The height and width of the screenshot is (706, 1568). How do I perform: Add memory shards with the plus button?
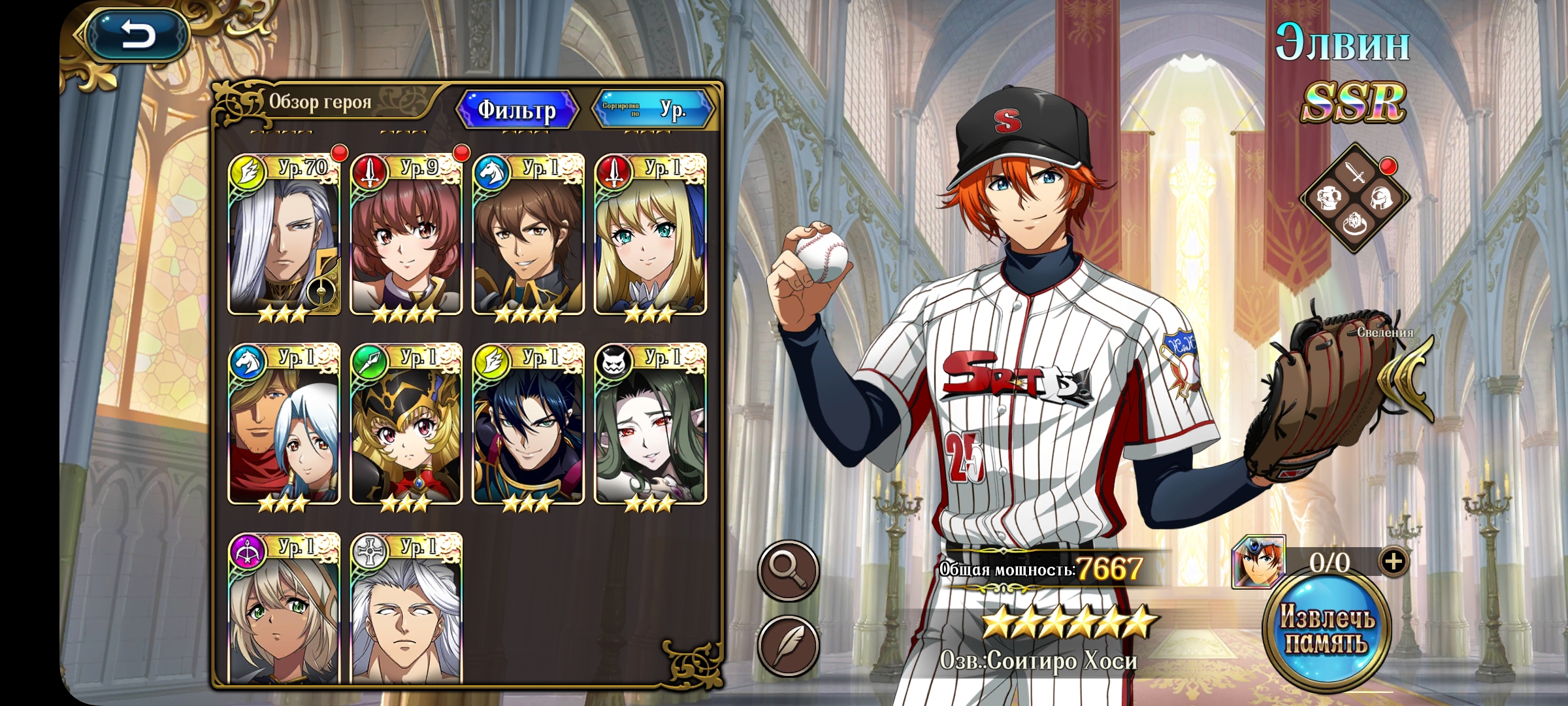[1393, 562]
